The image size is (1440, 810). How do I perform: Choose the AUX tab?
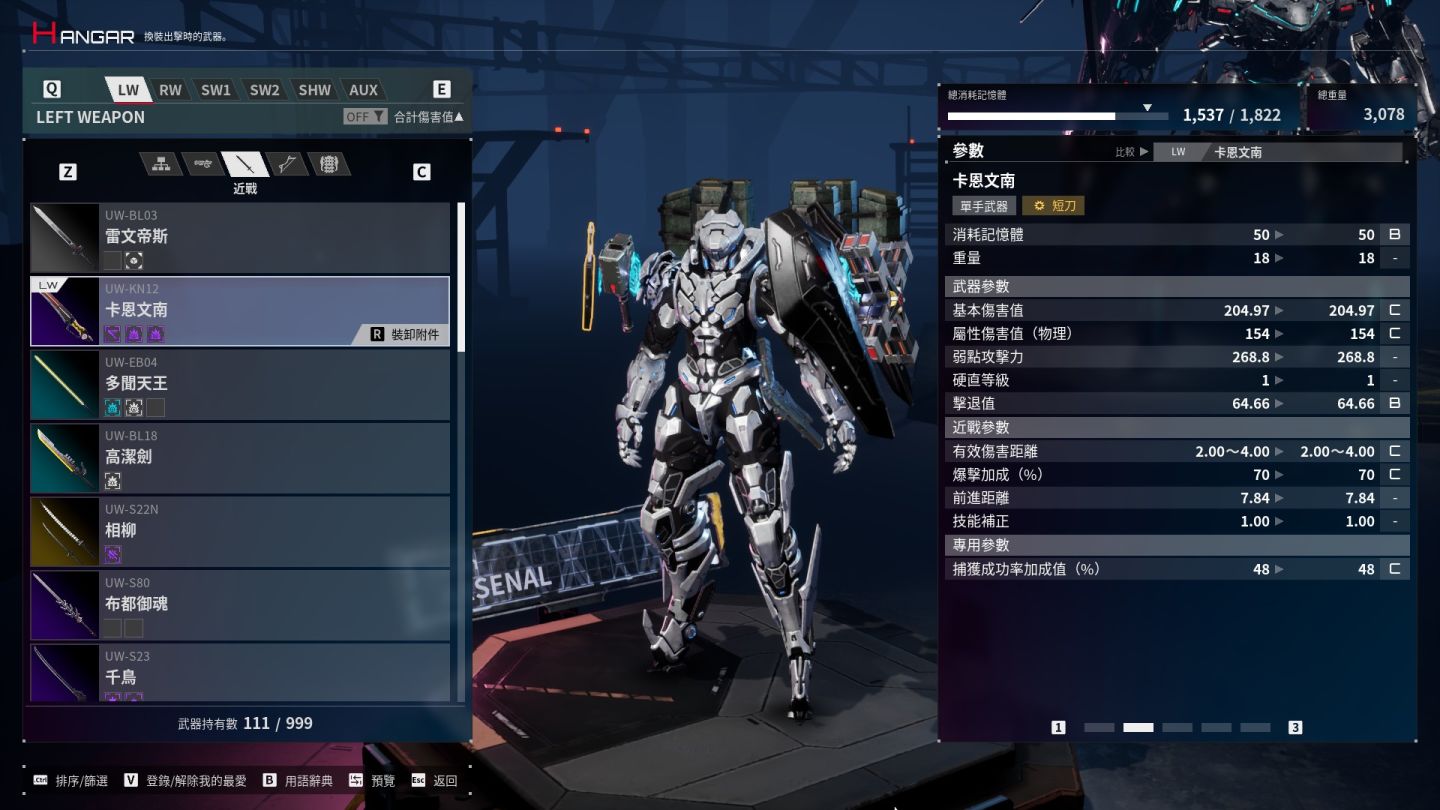pyautogui.click(x=363, y=90)
